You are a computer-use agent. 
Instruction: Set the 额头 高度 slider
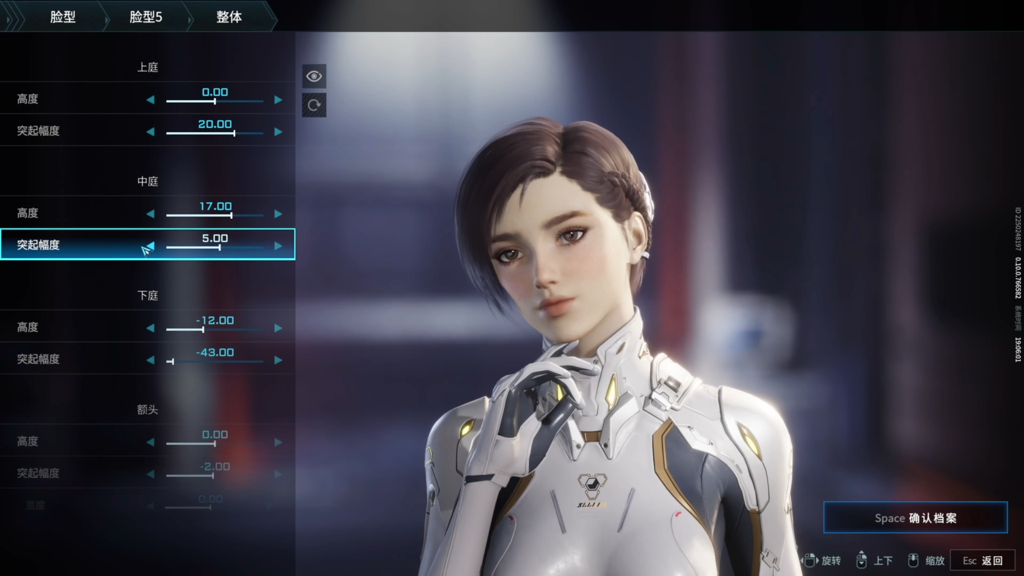point(215,442)
